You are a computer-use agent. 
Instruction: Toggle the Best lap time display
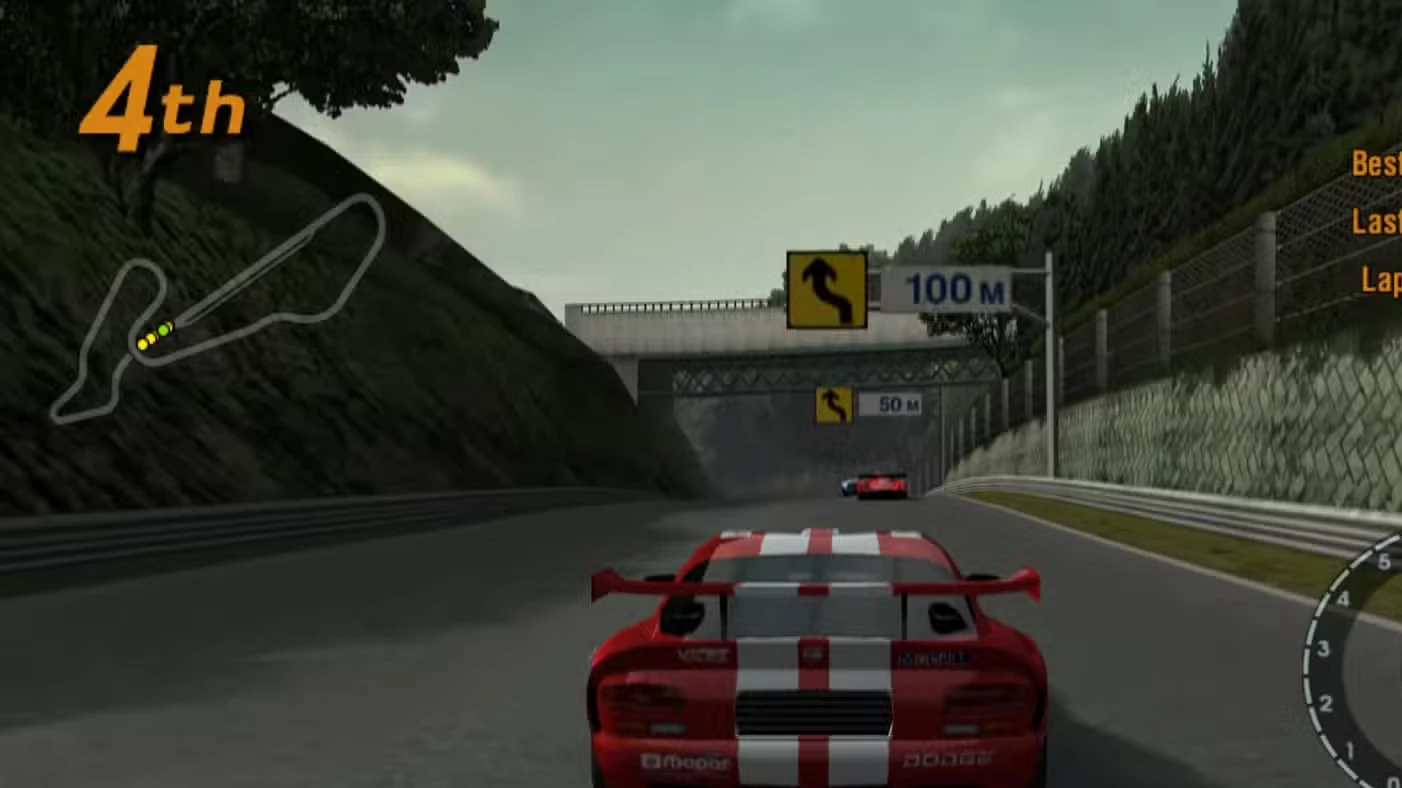(x=1376, y=164)
